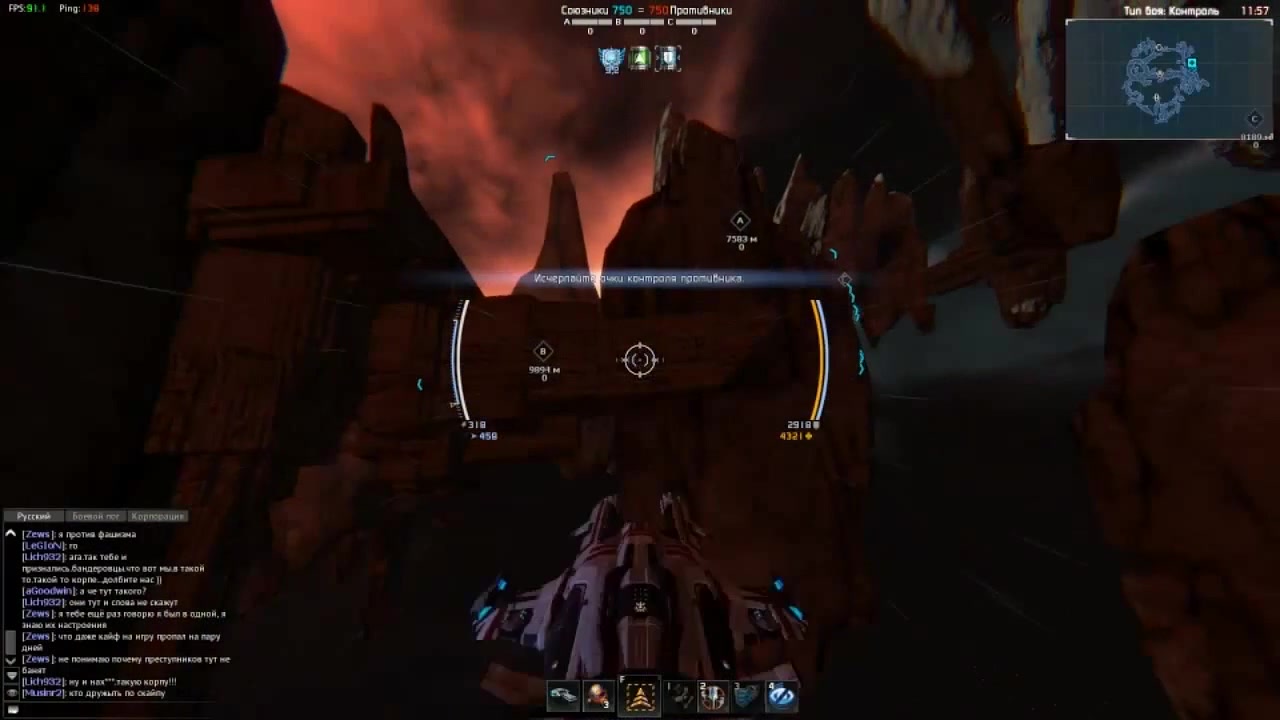This screenshot has width=1280, height=720.
Task: Click the blue winged emblem buff icon
Action: [x=610, y=58]
